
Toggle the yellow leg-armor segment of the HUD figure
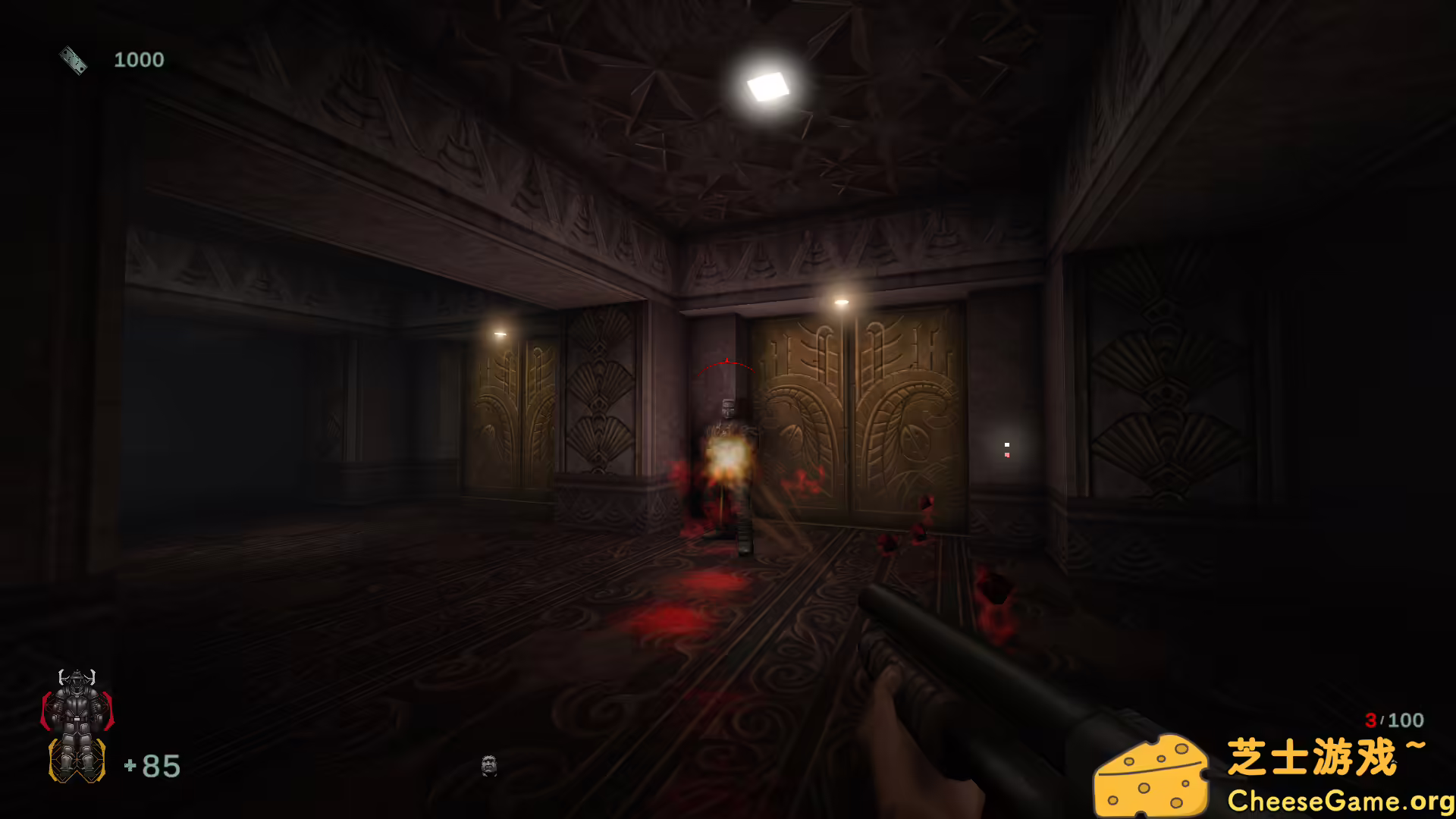pyautogui.click(x=77, y=761)
